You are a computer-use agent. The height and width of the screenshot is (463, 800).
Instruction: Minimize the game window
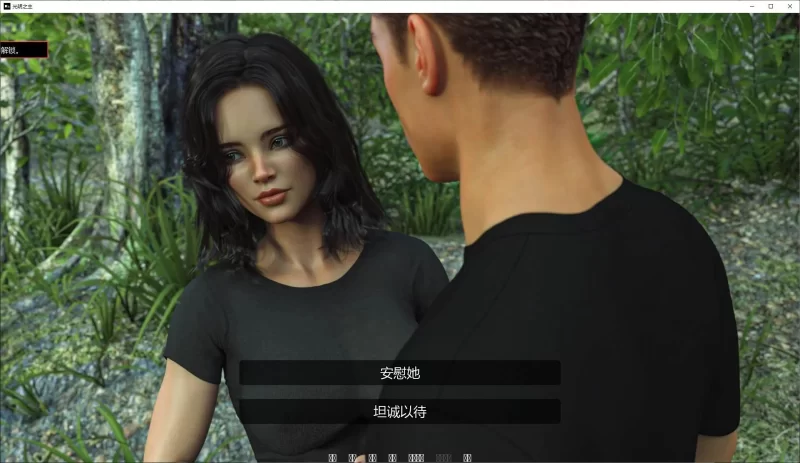click(752, 6)
